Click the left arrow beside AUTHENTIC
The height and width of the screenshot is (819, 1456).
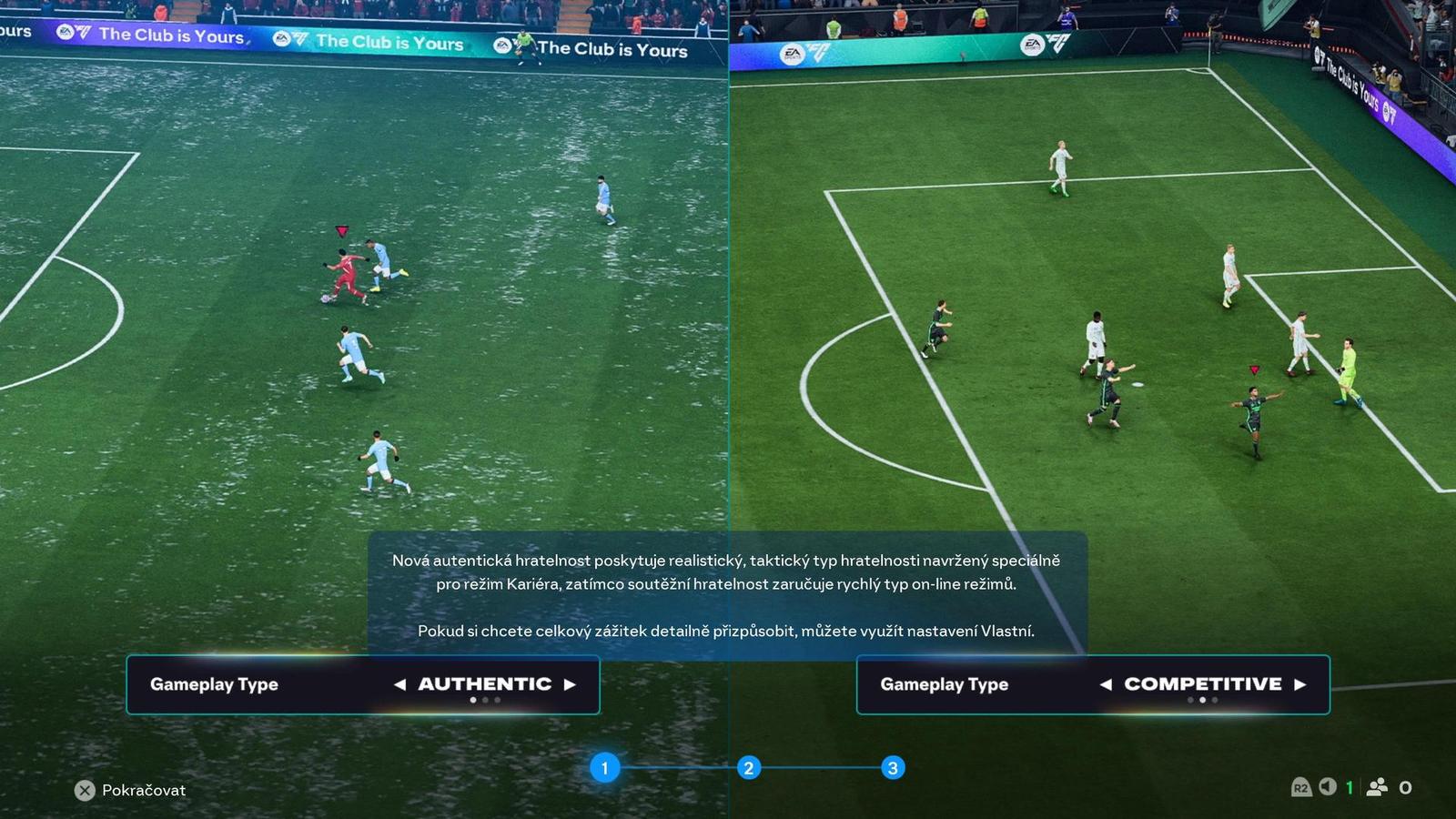pos(400,684)
